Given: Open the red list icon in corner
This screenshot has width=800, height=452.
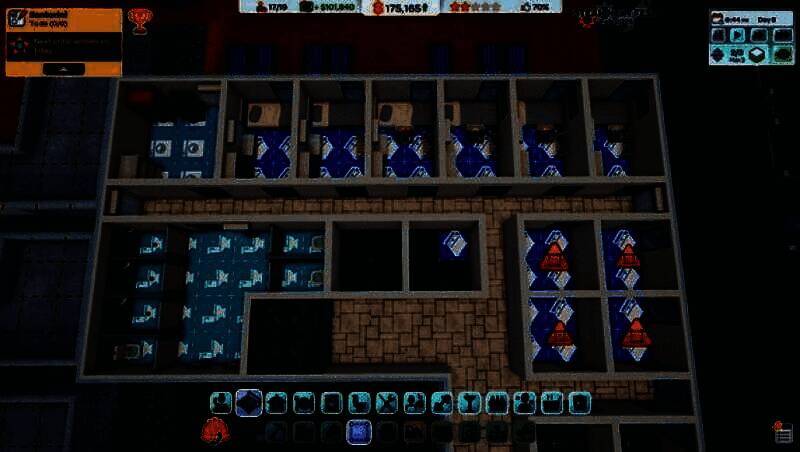Looking at the screenshot, I should pos(784,432).
